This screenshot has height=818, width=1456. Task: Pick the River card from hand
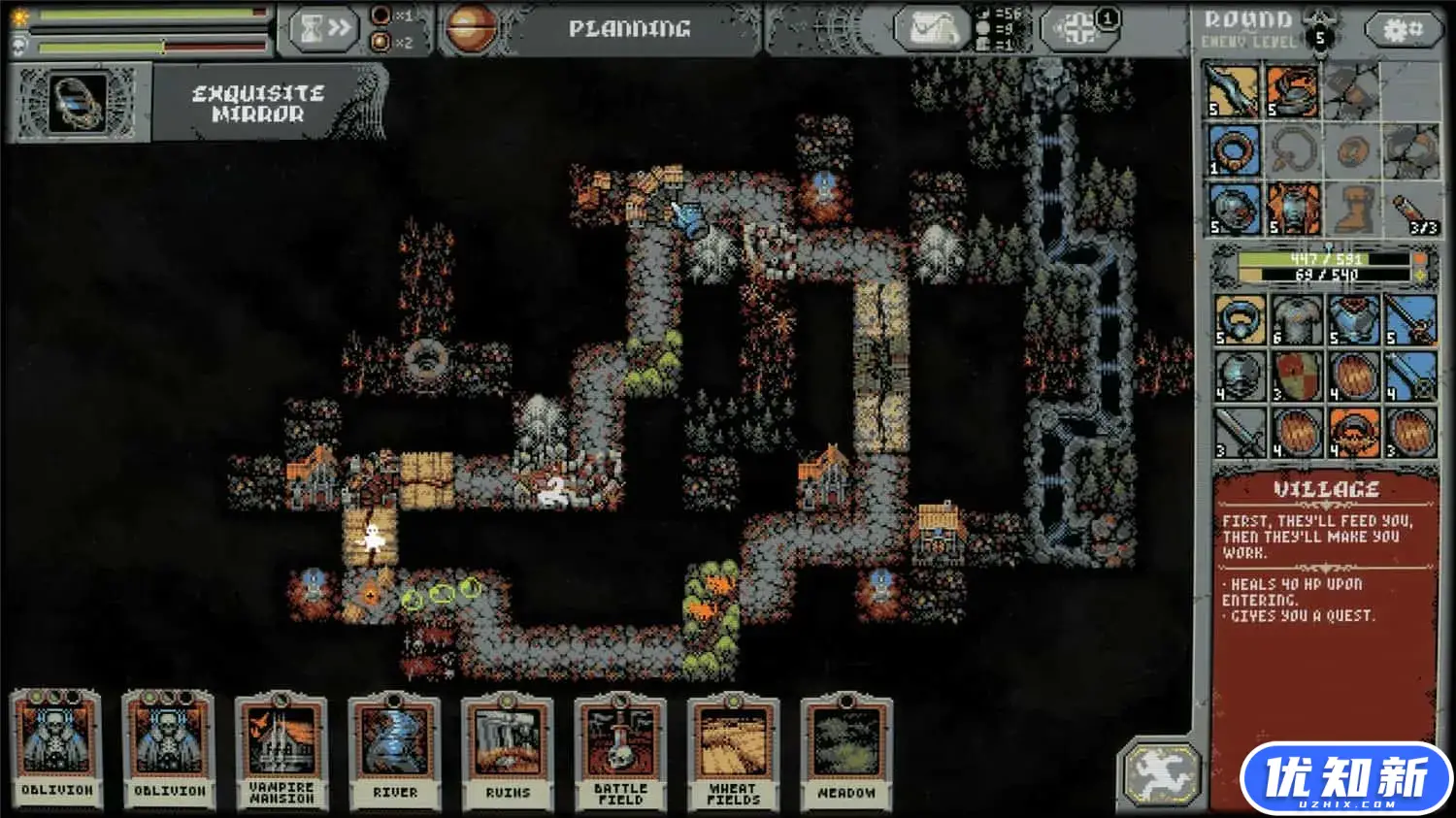pyautogui.click(x=394, y=750)
